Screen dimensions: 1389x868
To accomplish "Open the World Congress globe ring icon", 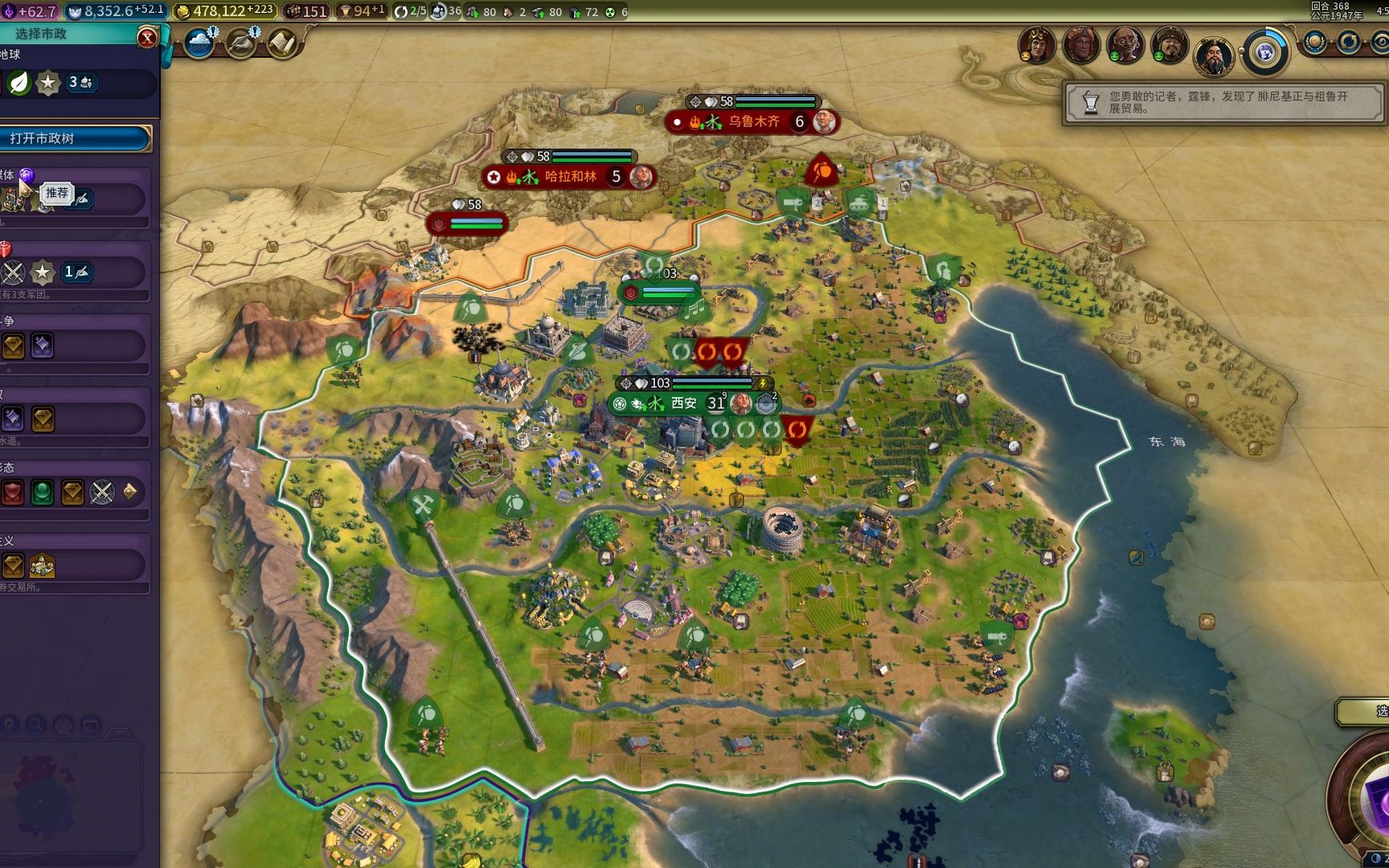I will 1265,52.
